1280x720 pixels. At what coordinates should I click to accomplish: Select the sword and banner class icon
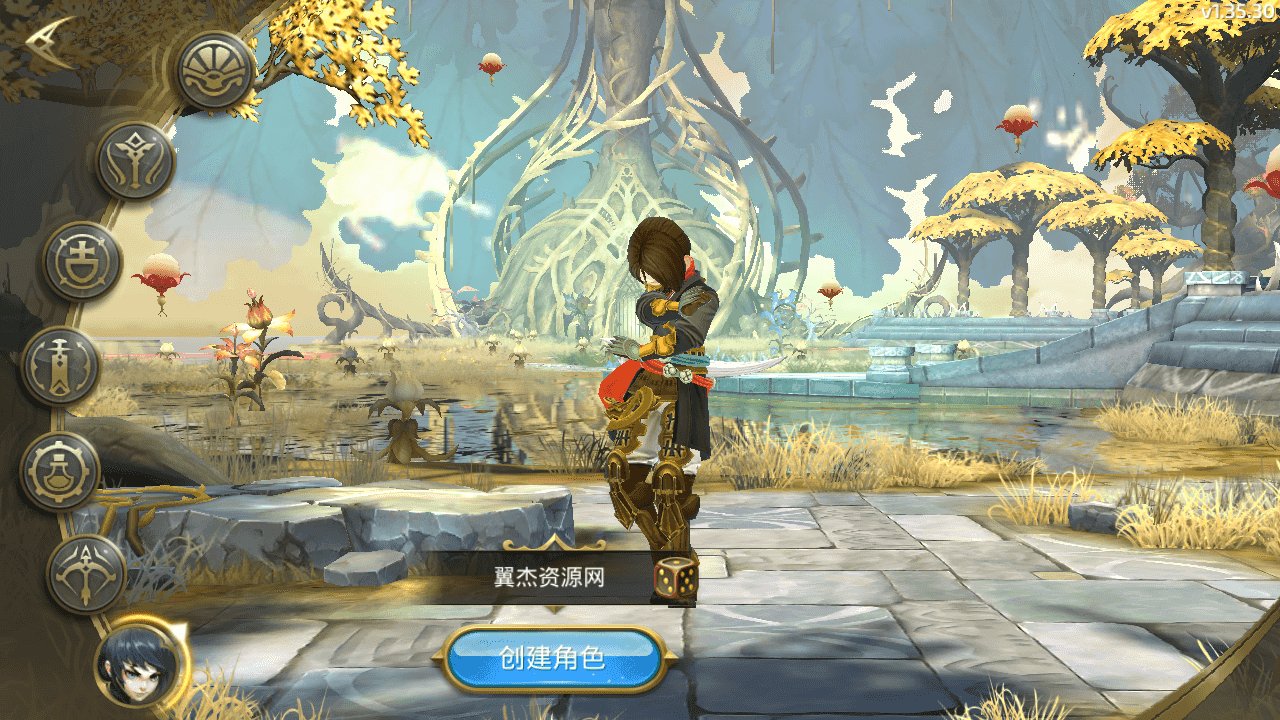point(60,366)
